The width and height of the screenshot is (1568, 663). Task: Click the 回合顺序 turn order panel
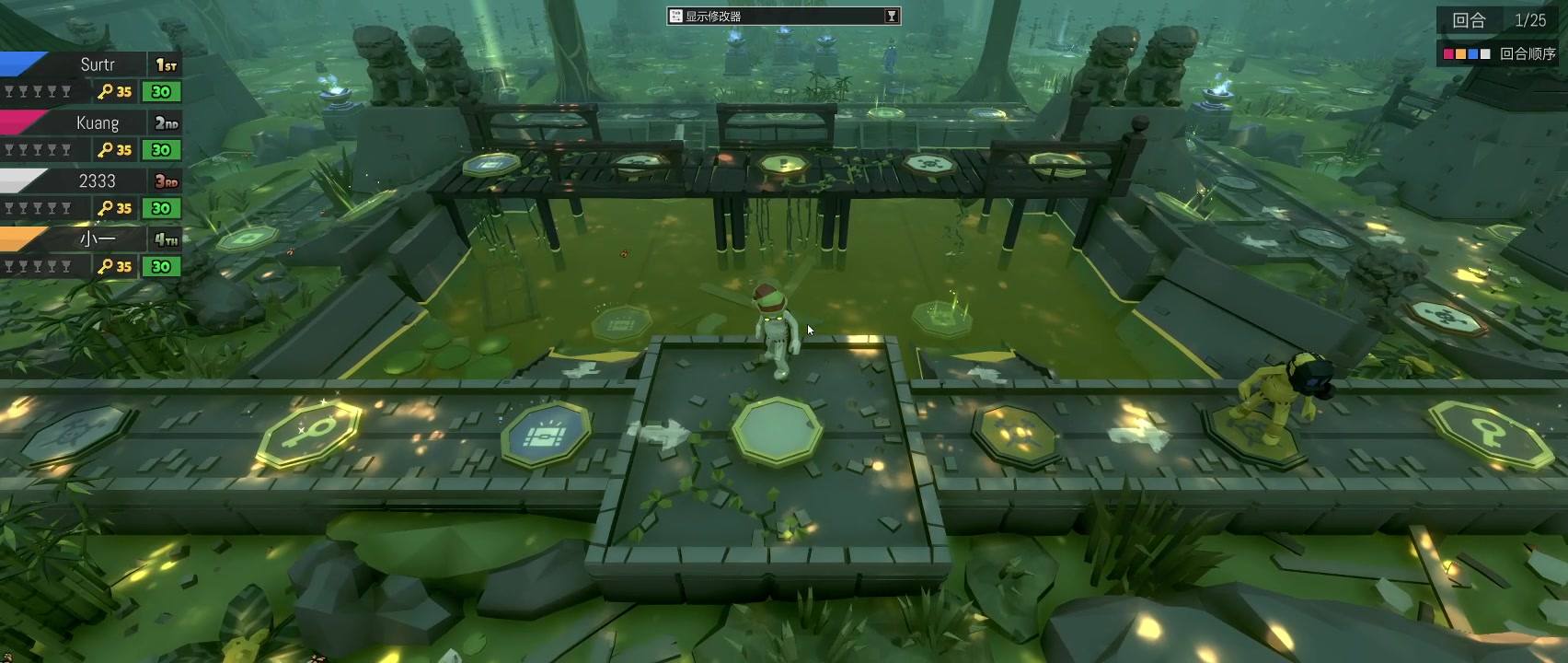(1527, 53)
